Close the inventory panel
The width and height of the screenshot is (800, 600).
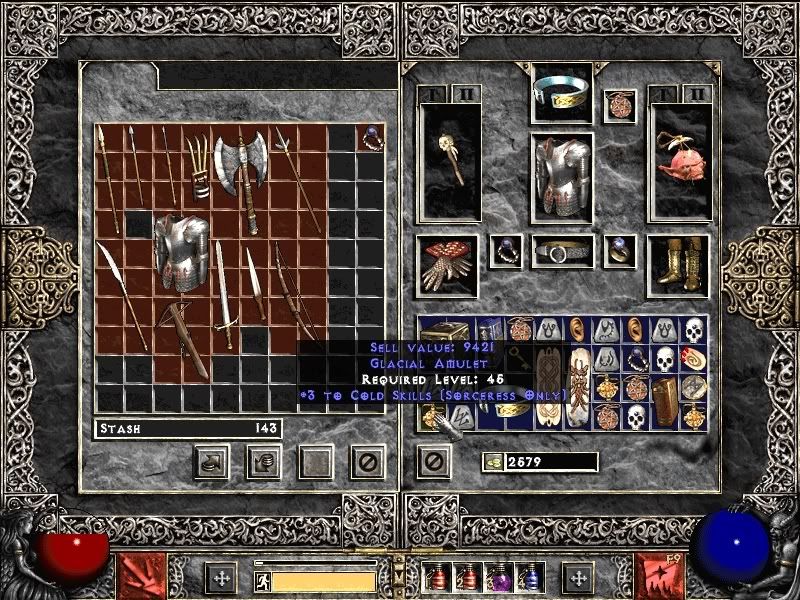coord(433,461)
